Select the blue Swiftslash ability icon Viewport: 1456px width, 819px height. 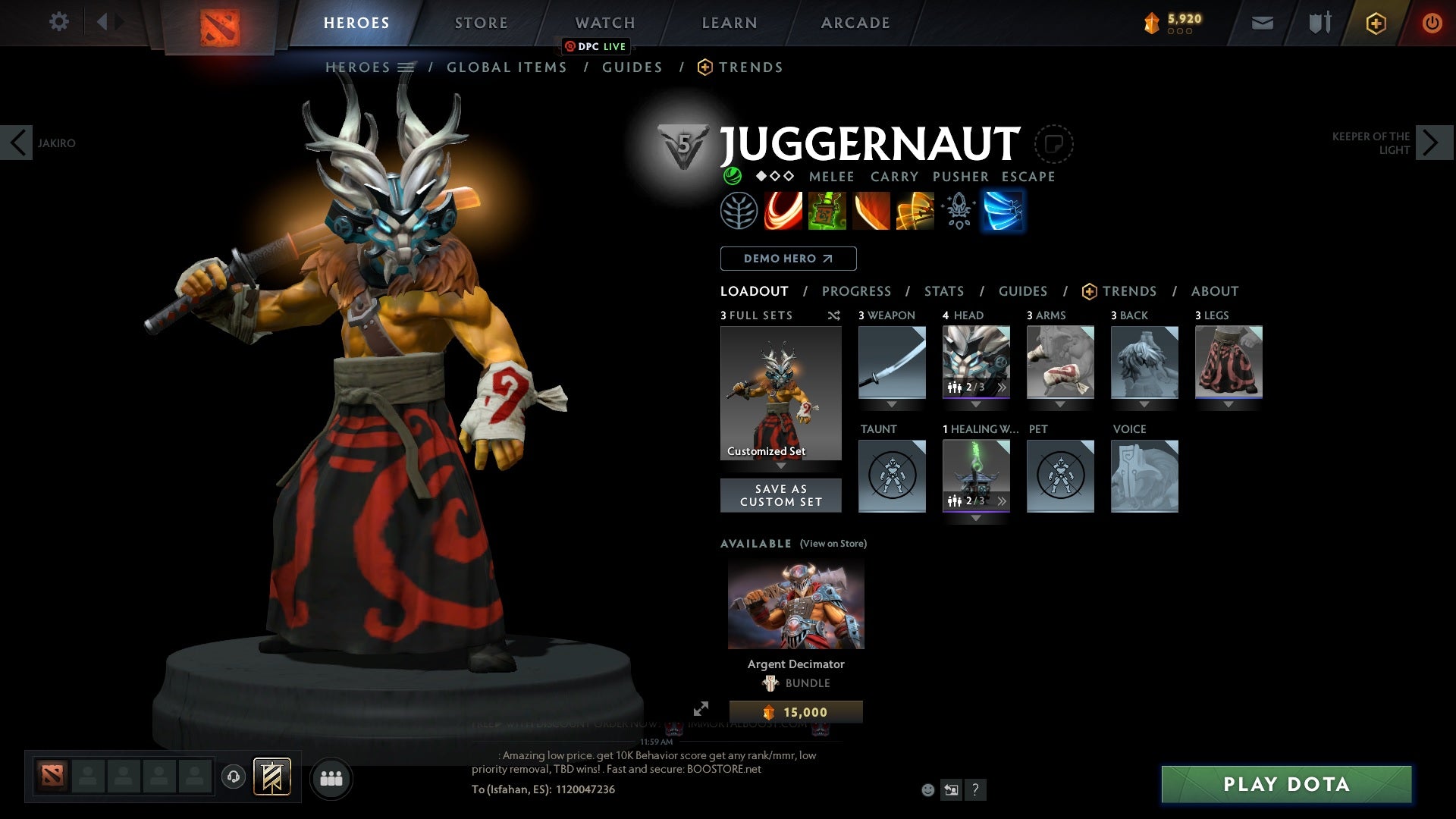pyautogui.click(x=1003, y=211)
